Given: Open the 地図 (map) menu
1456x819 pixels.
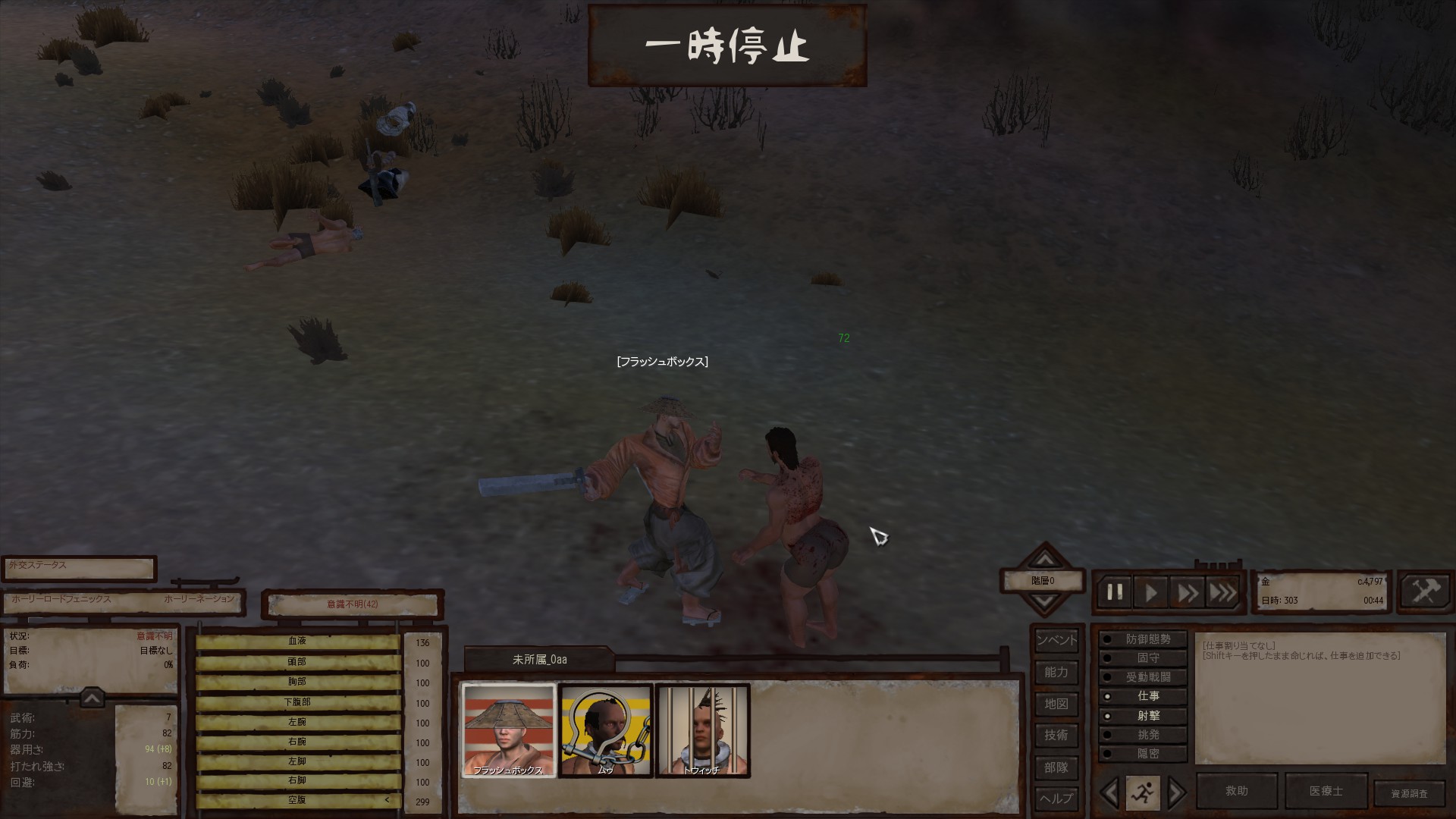Looking at the screenshot, I should tap(1056, 704).
